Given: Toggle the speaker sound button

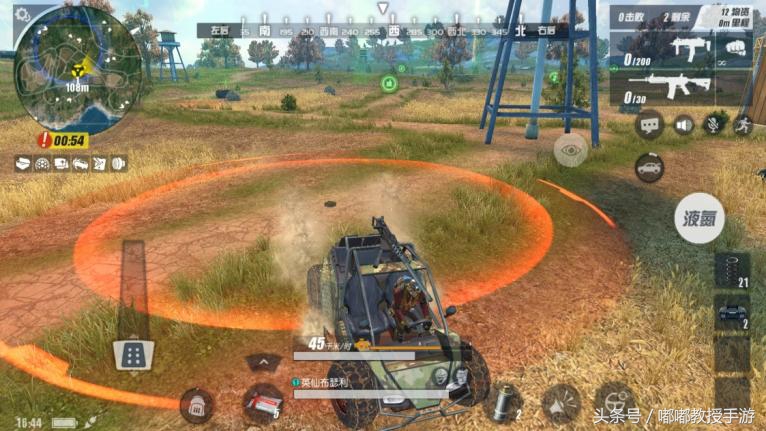Looking at the screenshot, I should [684, 124].
